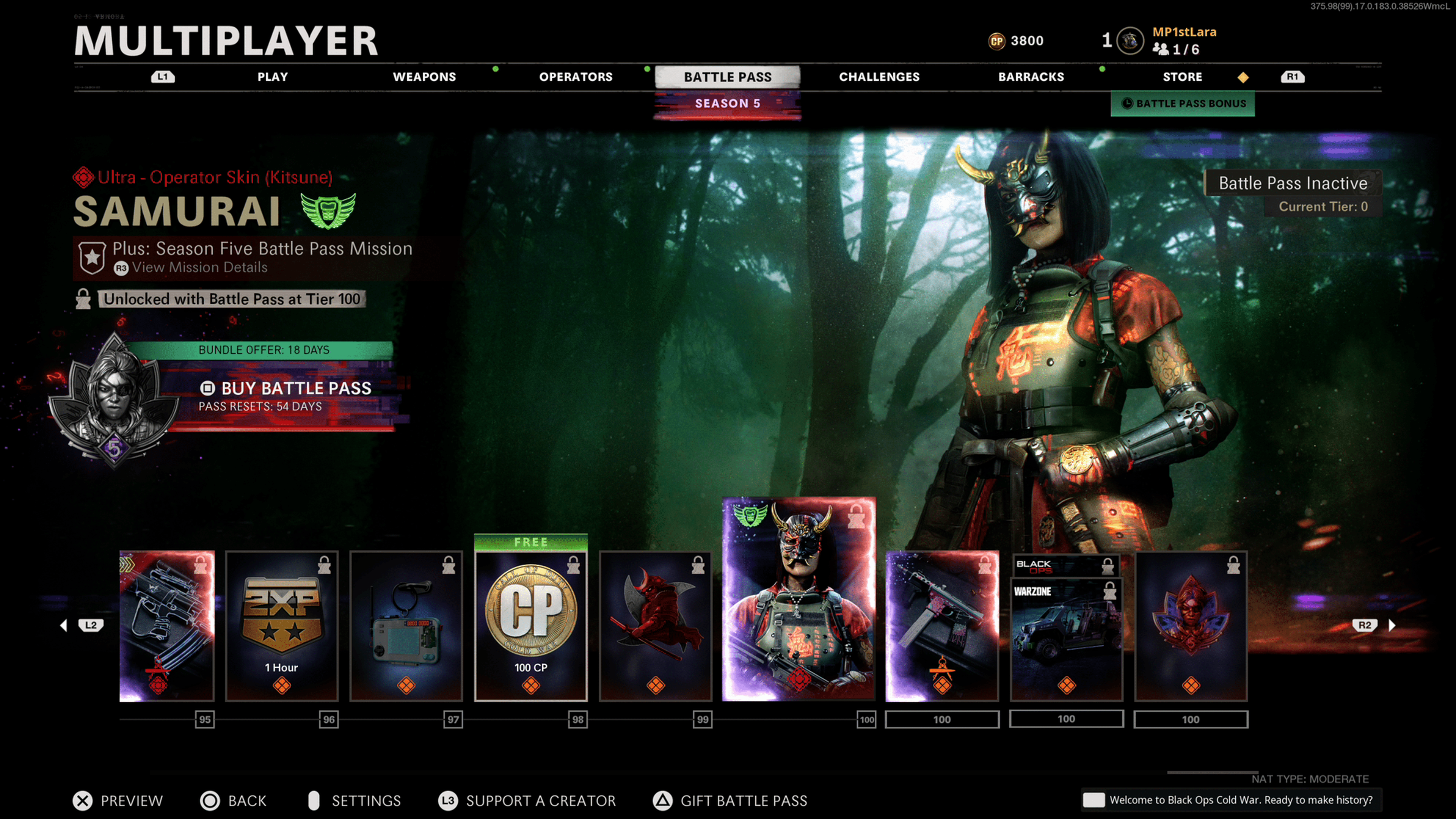The height and width of the screenshot is (819, 1456).
Task: Go to the Operators tab
Action: (x=576, y=77)
